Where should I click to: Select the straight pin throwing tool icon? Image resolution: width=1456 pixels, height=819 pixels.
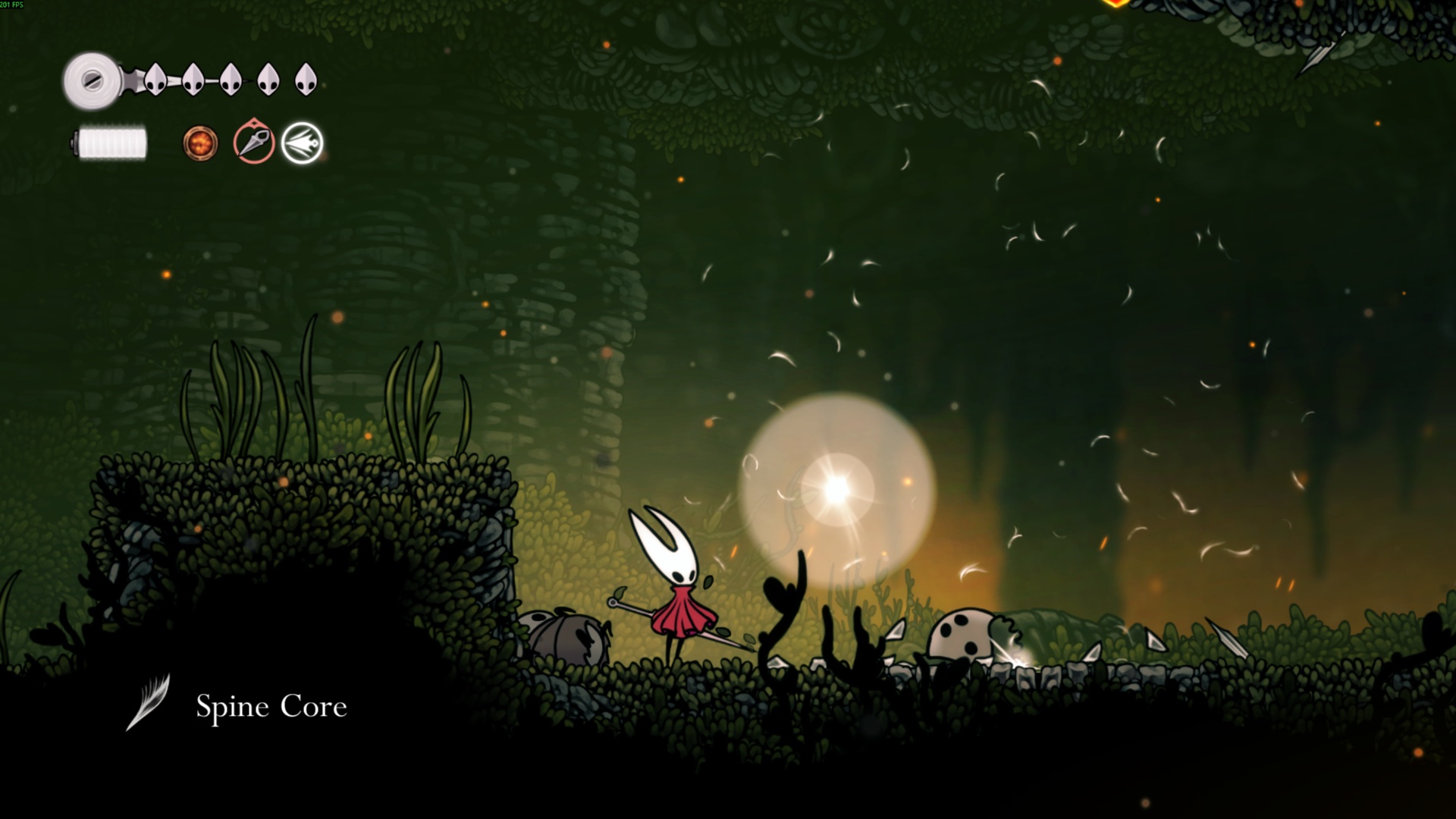[x=253, y=142]
